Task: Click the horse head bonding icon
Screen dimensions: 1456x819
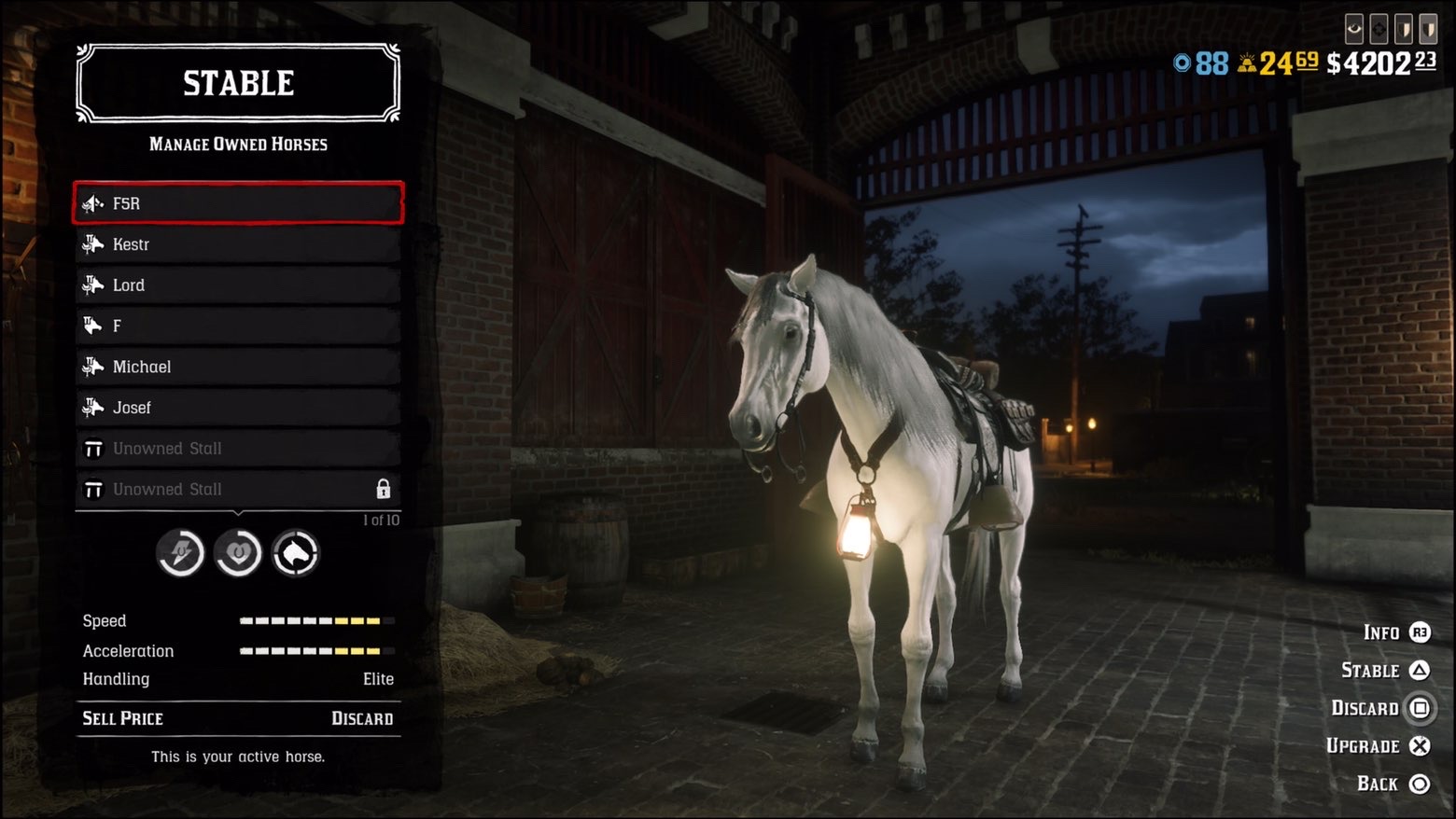Action: point(296,554)
